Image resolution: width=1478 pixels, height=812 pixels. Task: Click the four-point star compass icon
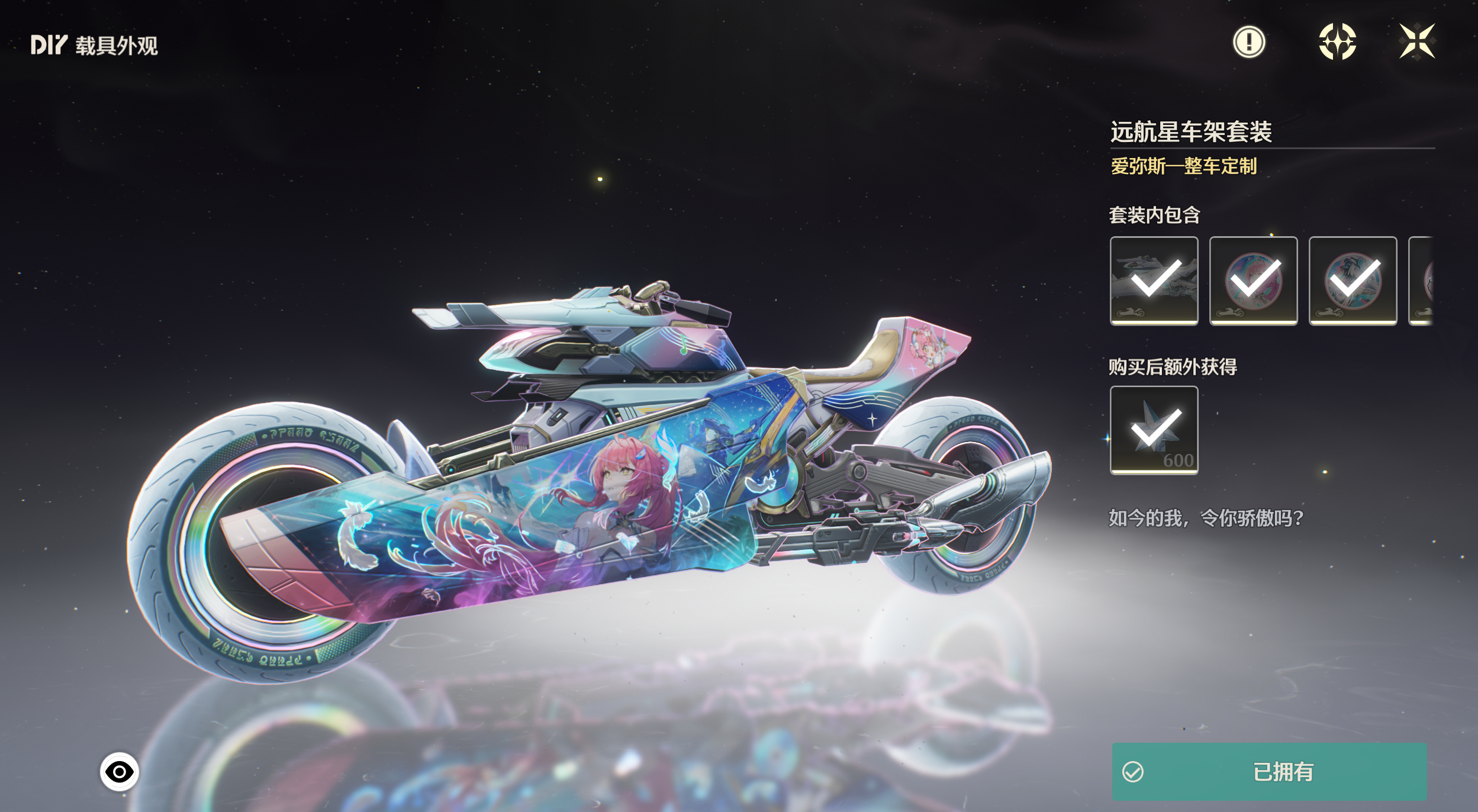1337,42
